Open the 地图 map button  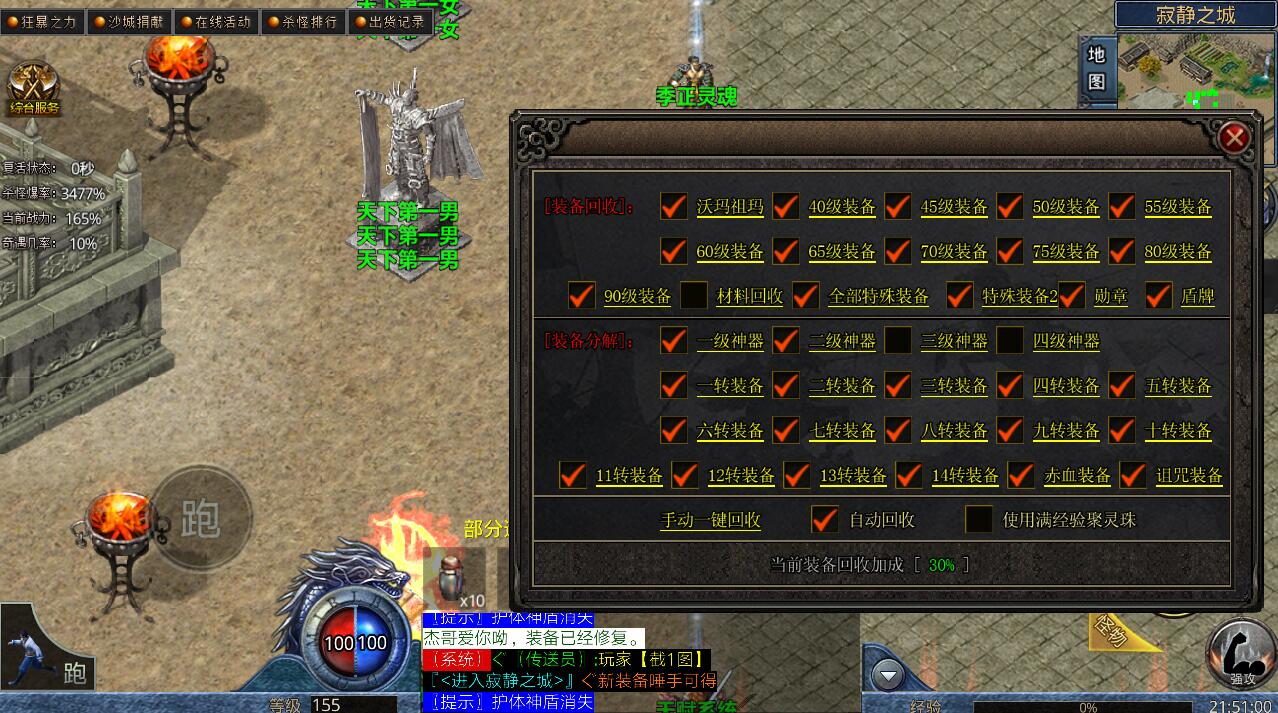pyautogui.click(x=1096, y=68)
